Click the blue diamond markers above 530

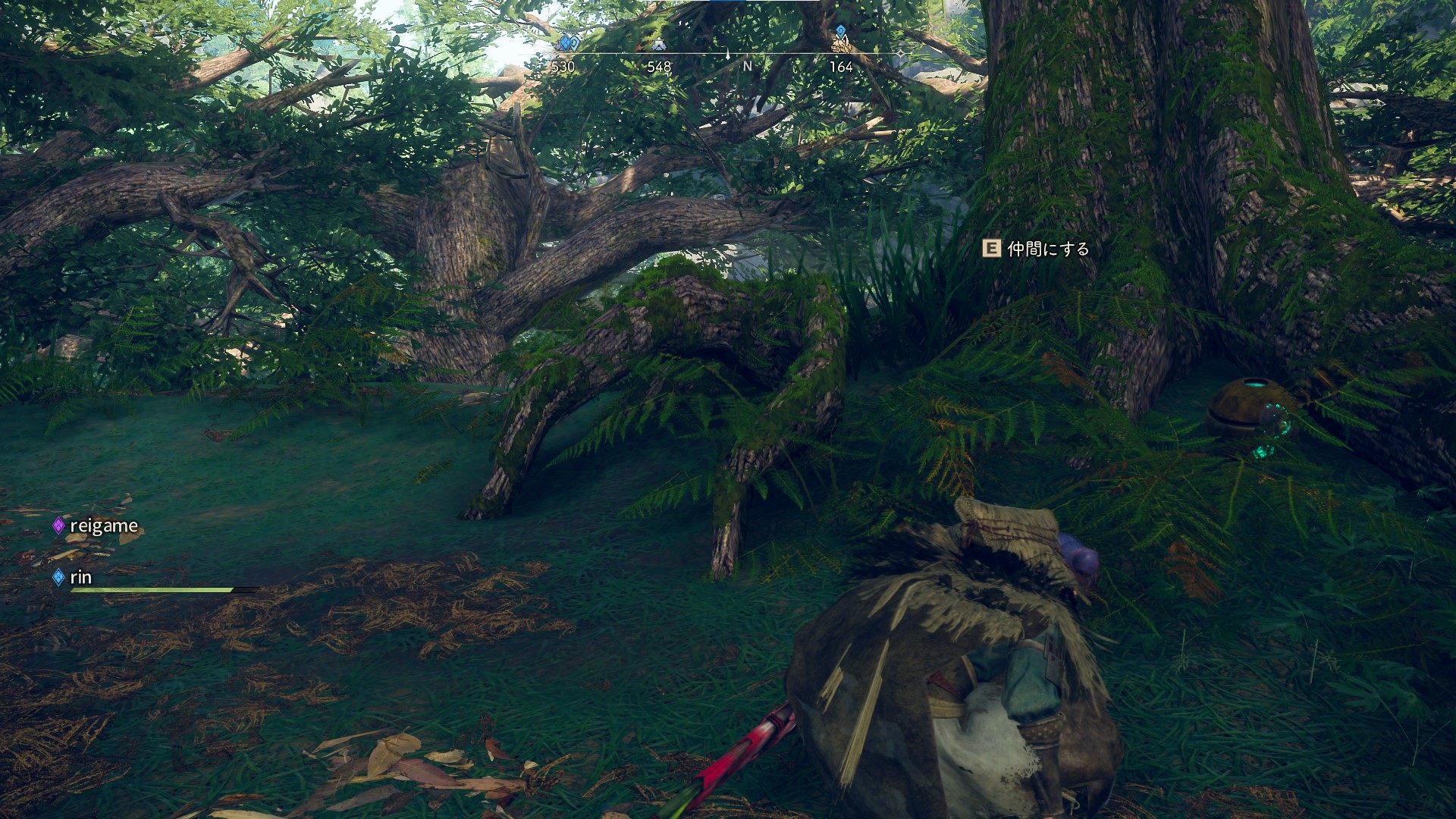569,43
